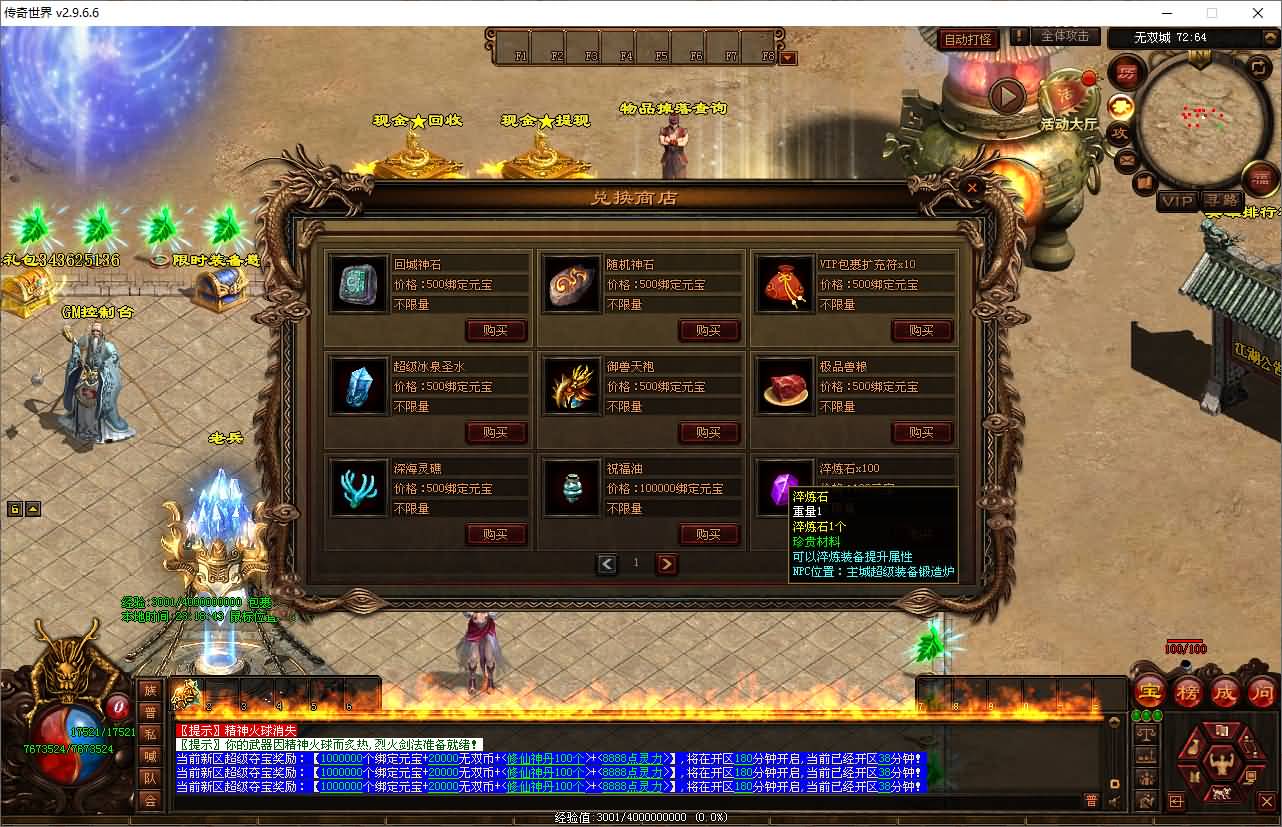This screenshot has width=1282, height=827.
Task: Close the game window
Action: click(x=1258, y=13)
